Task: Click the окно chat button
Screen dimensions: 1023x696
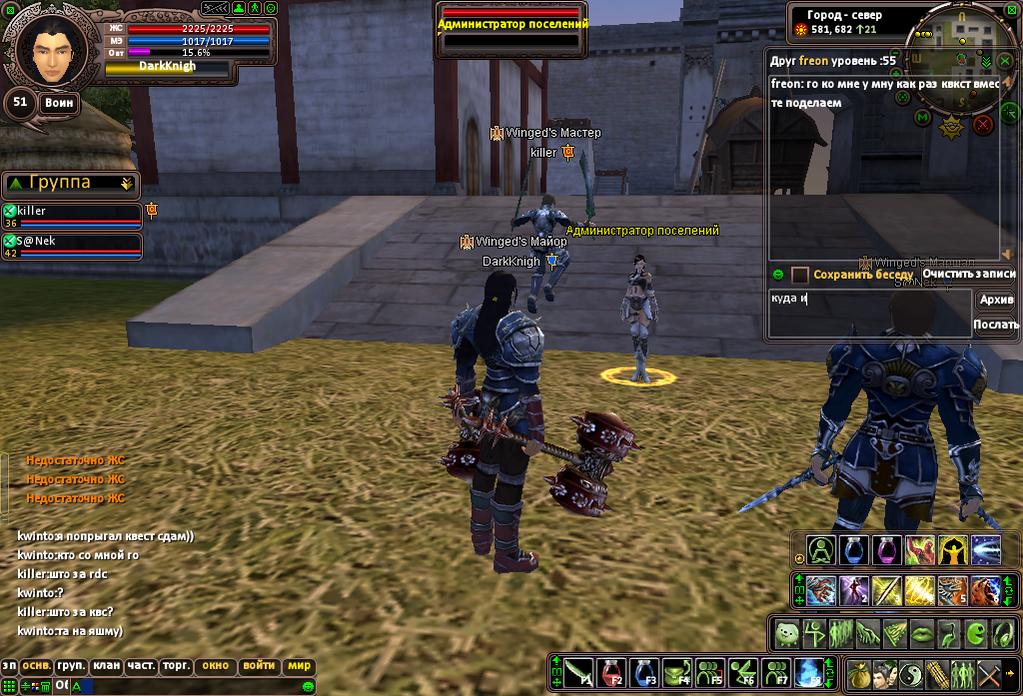Action: click(x=215, y=666)
